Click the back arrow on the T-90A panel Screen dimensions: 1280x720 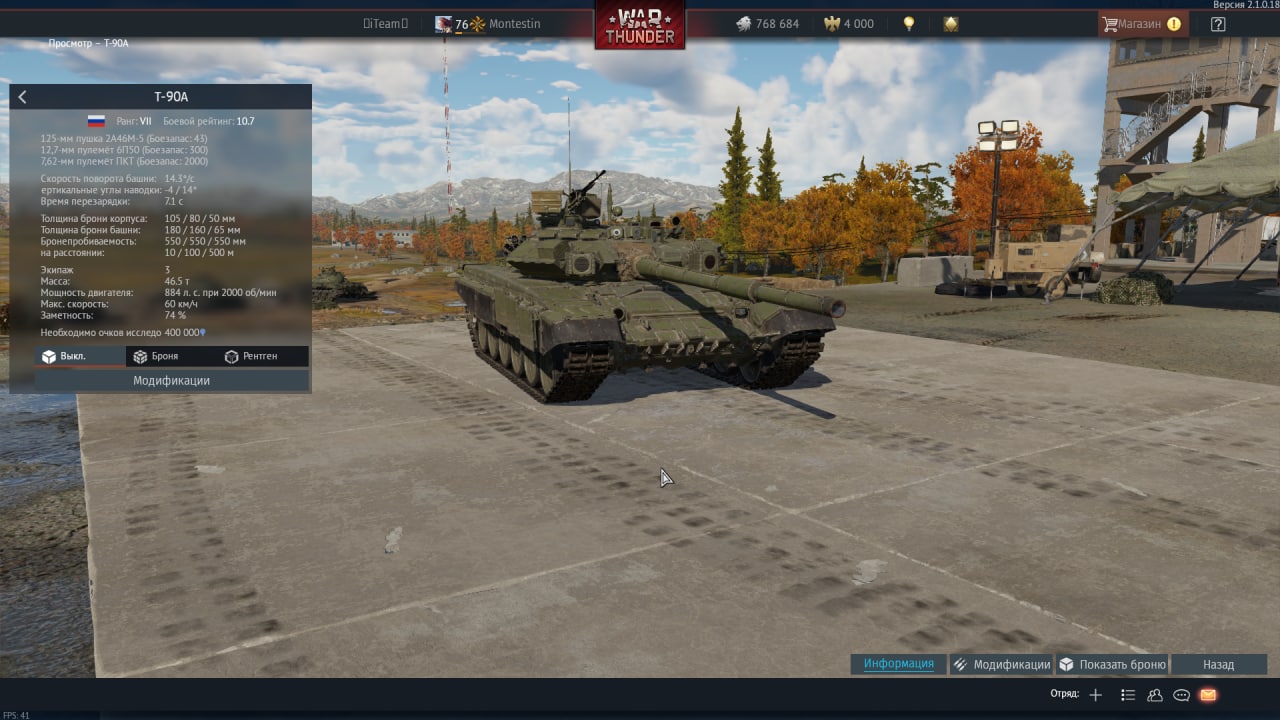point(23,97)
